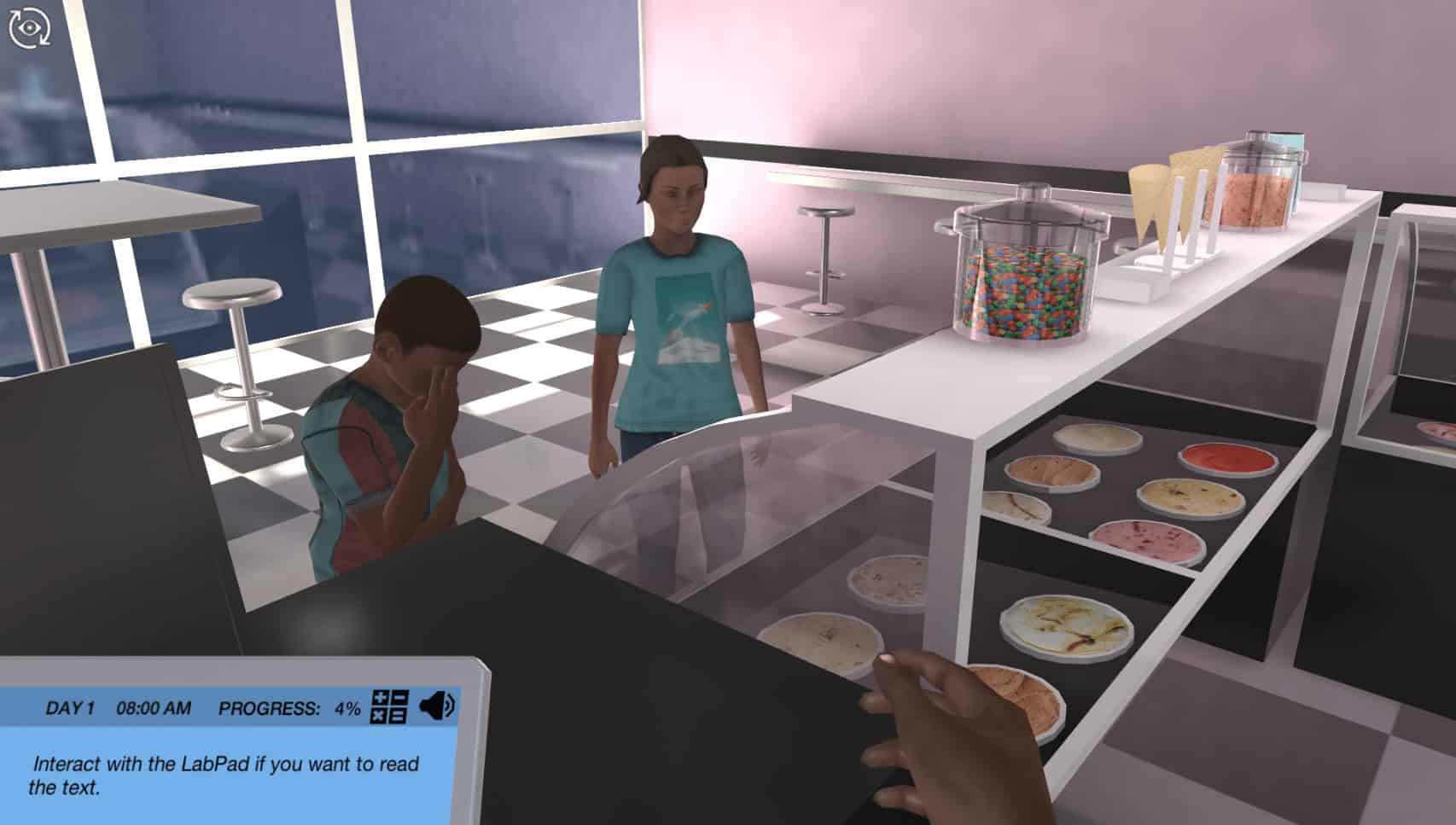
Task: Click the camera view reset icon
Action: (29, 27)
